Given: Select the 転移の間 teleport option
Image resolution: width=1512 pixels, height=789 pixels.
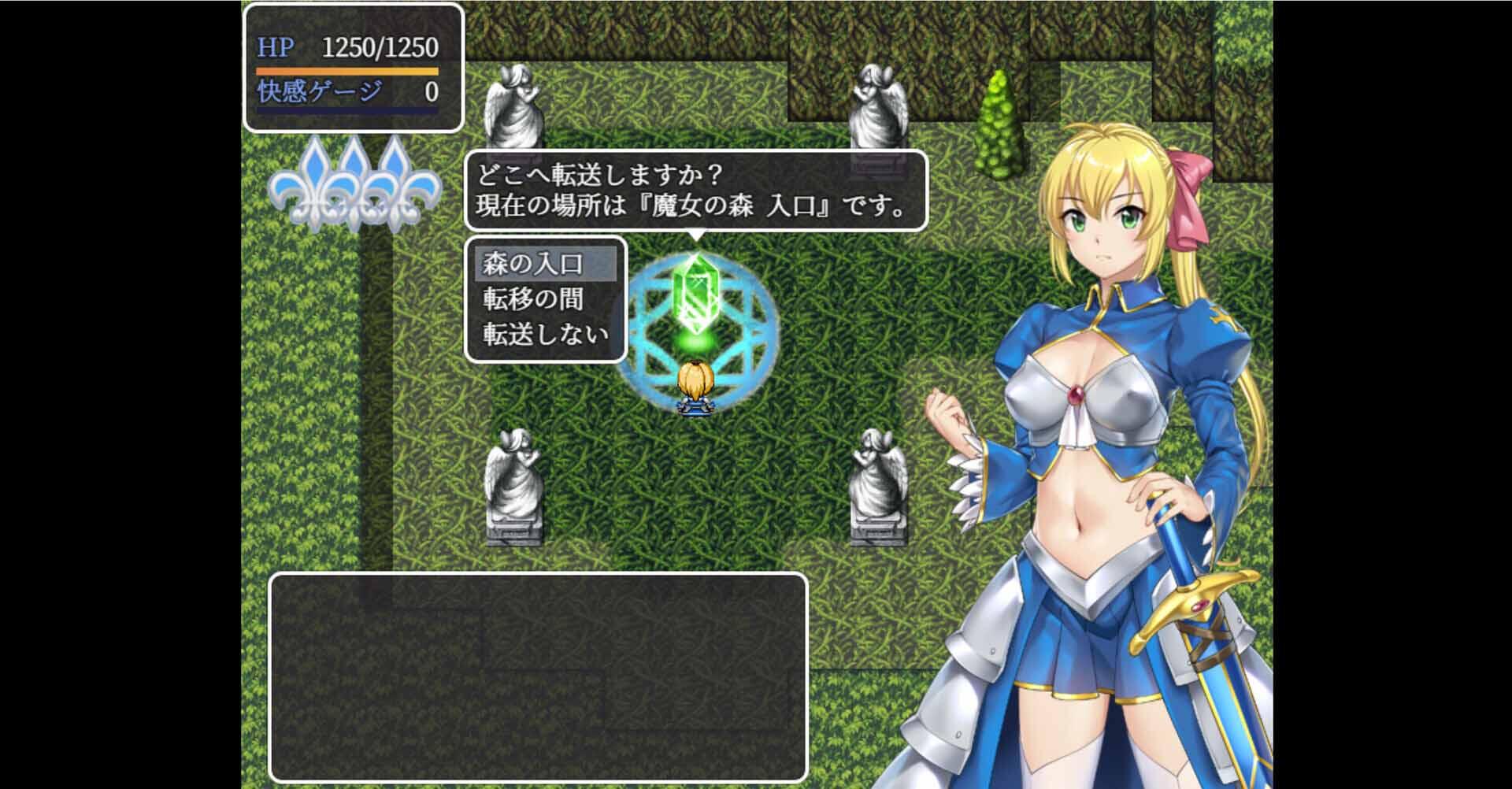Looking at the screenshot, I should 532,301.
